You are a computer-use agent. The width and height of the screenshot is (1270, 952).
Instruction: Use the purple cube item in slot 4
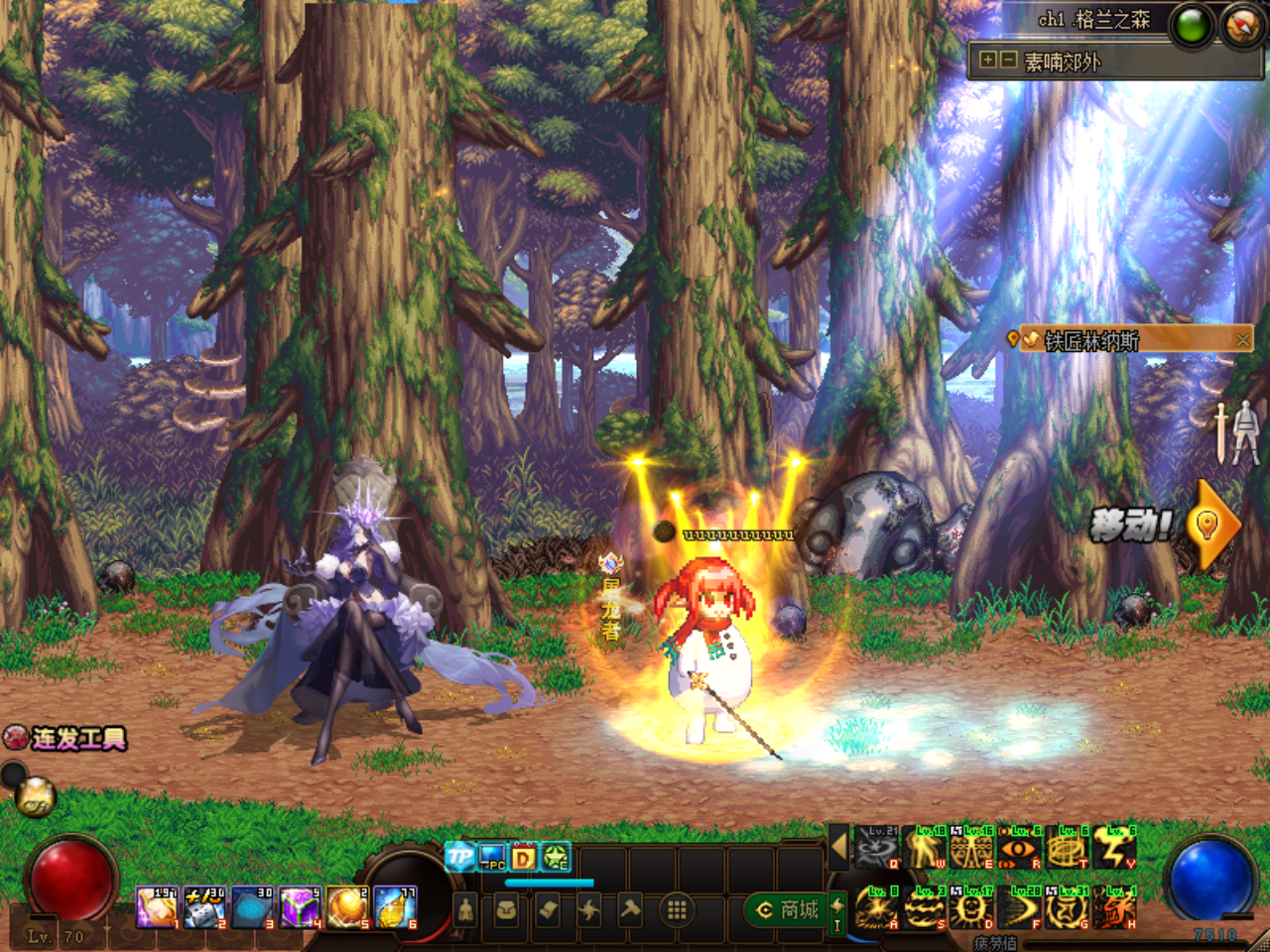tap(299, 908)
